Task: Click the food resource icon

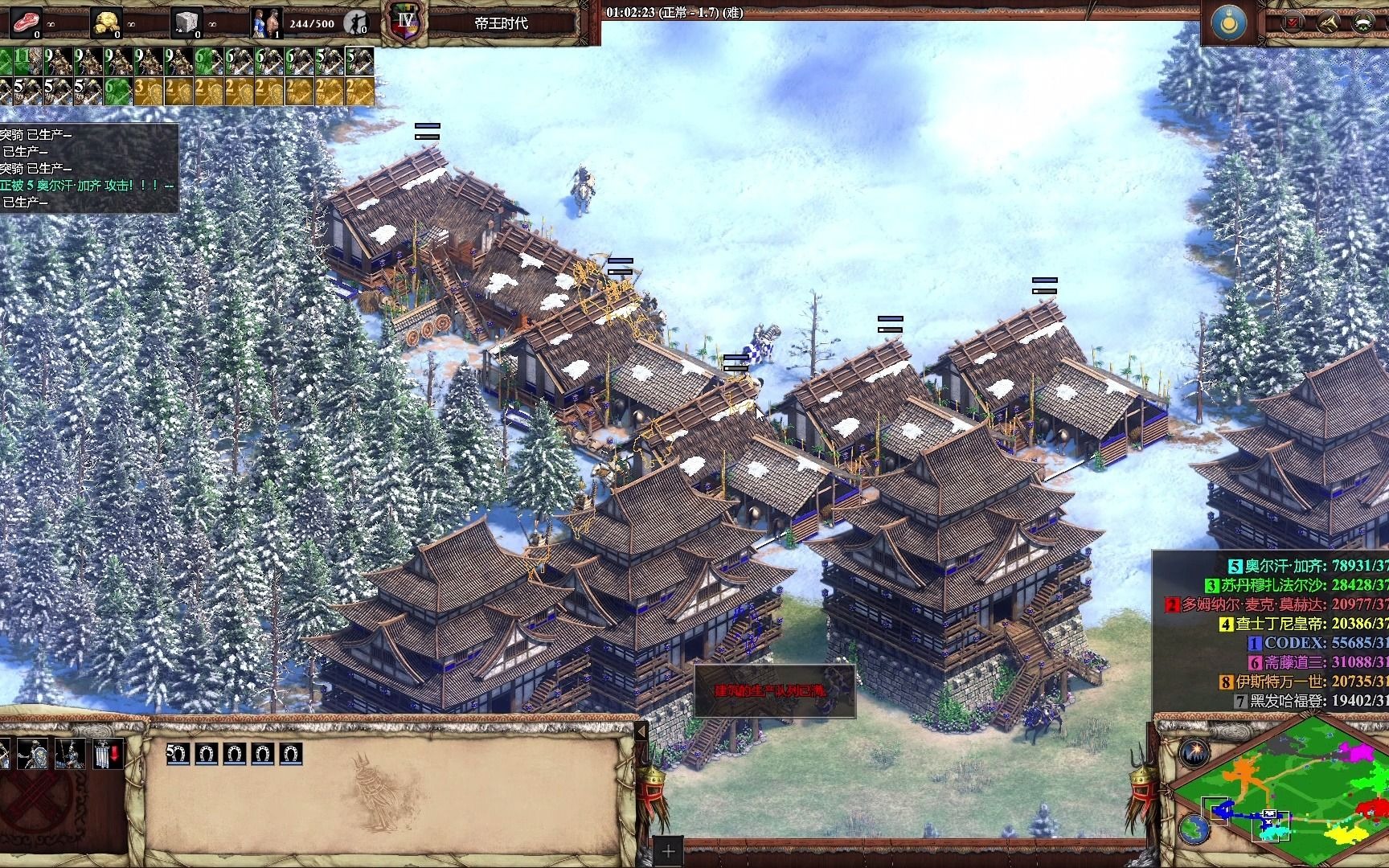Action: click(x=26, y=23)
